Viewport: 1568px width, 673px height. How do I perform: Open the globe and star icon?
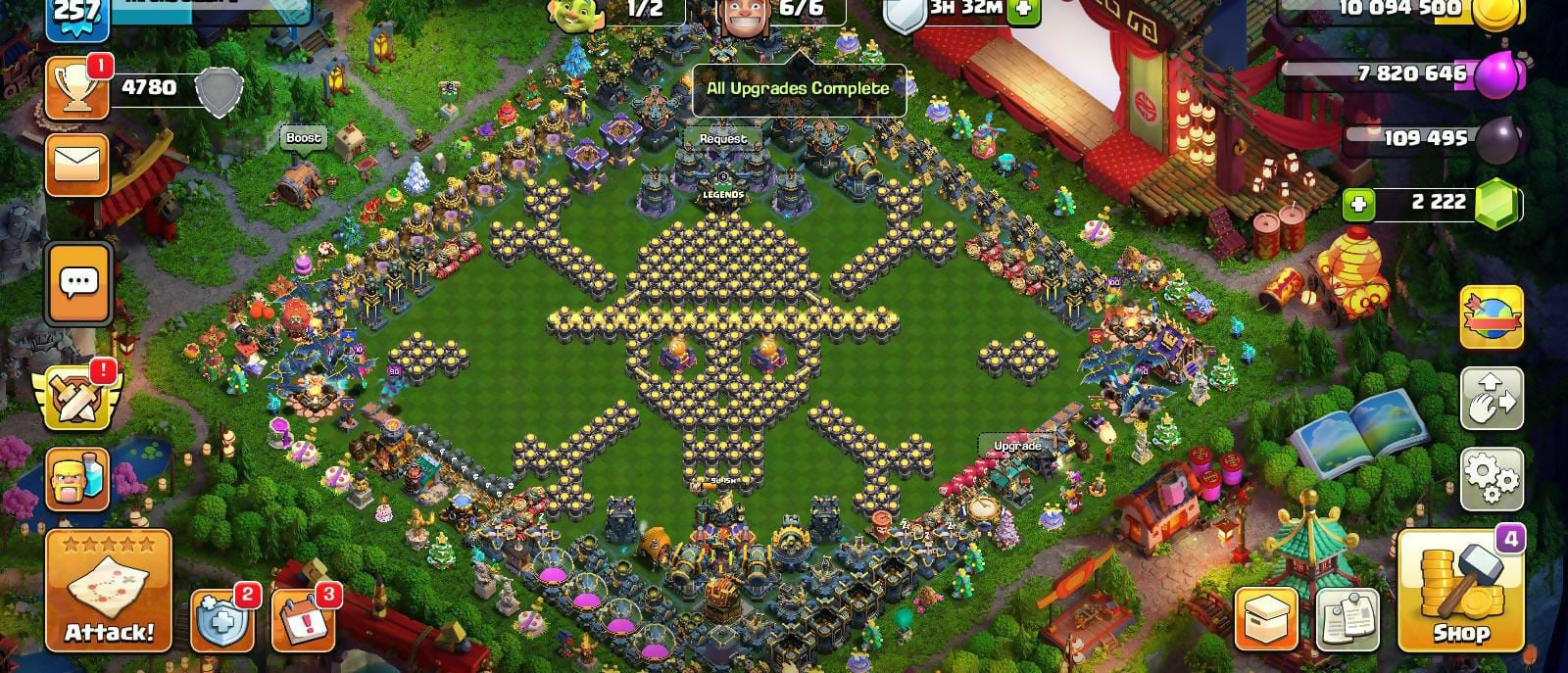pyautogui.click(x=1492, y=317)
